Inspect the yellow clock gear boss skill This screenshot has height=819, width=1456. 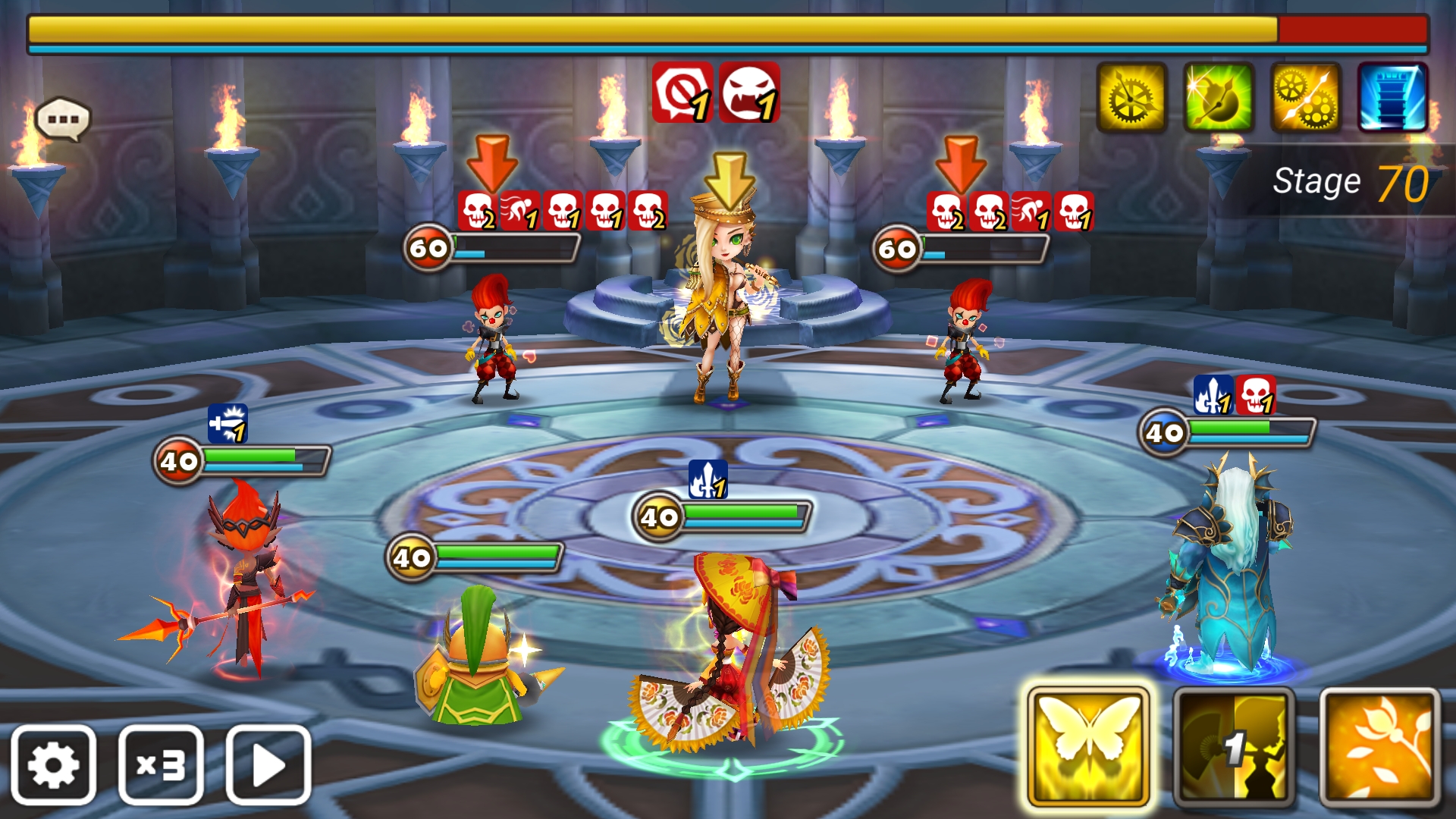(x=1131, y=98)
